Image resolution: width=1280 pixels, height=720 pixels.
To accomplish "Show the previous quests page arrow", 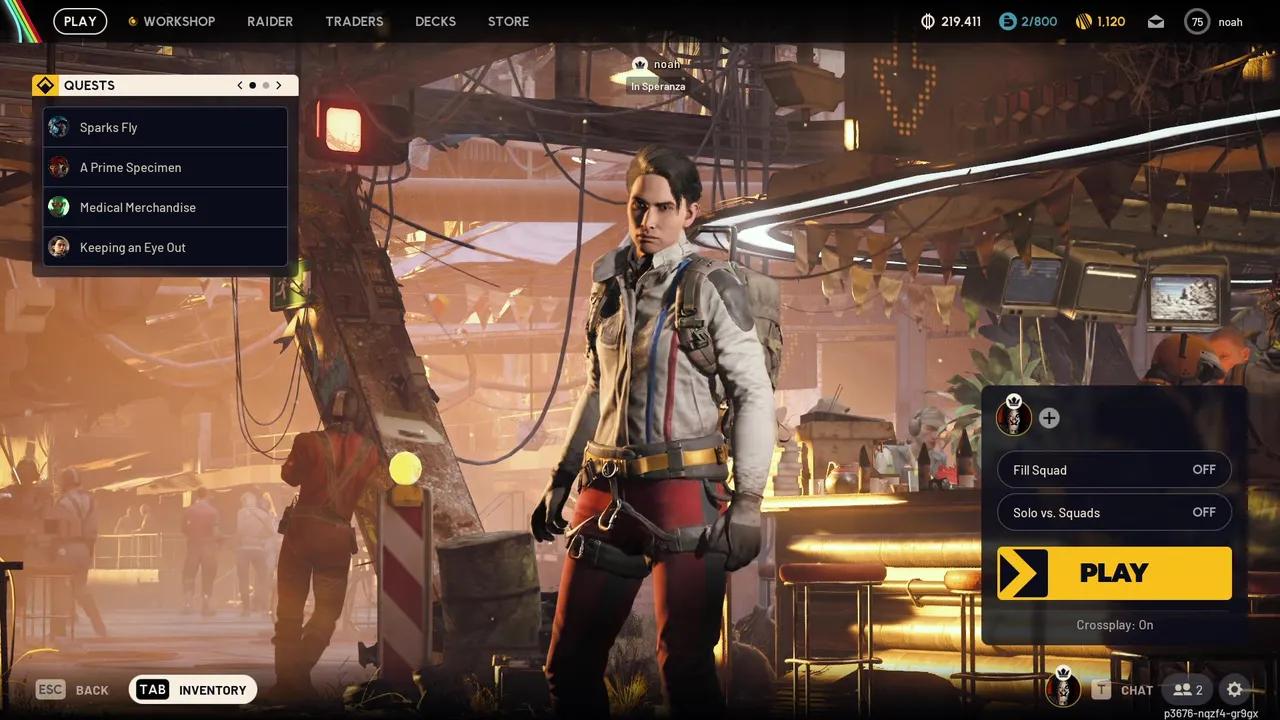I will pos(240,85).
